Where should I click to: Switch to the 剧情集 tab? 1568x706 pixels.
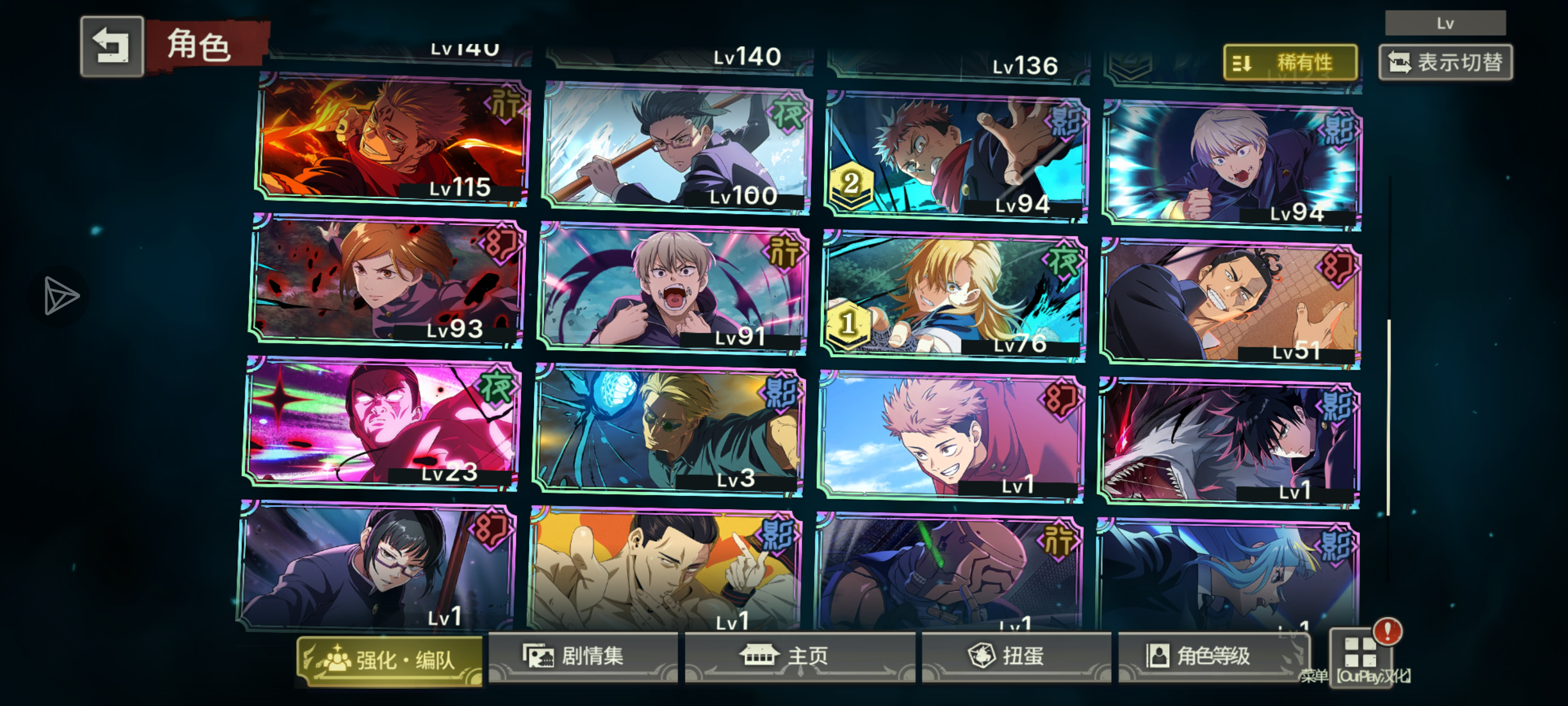[583, 657]
